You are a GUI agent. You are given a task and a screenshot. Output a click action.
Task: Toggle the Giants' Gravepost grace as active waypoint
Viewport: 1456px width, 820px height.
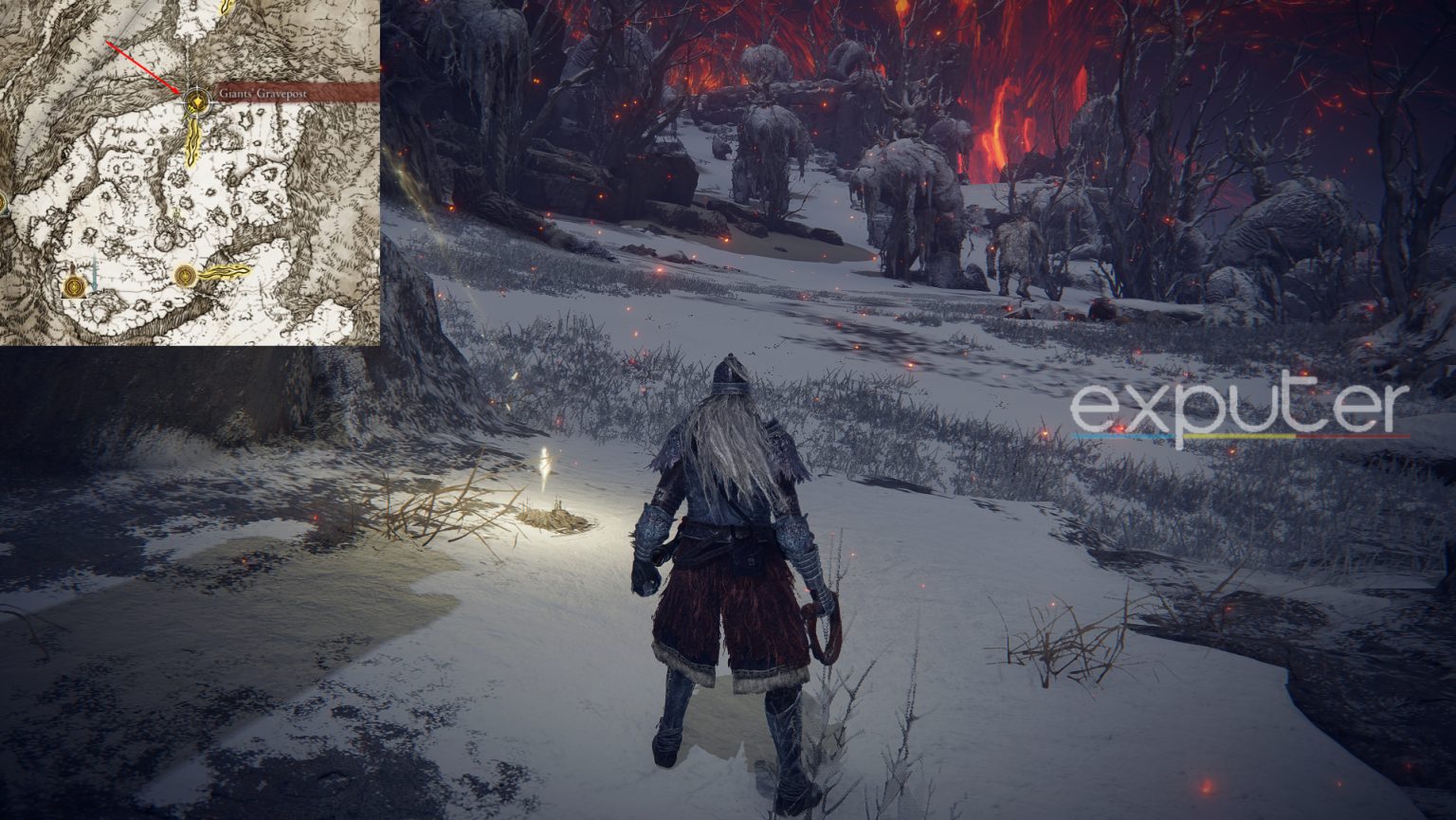click(x=197, y=100)
